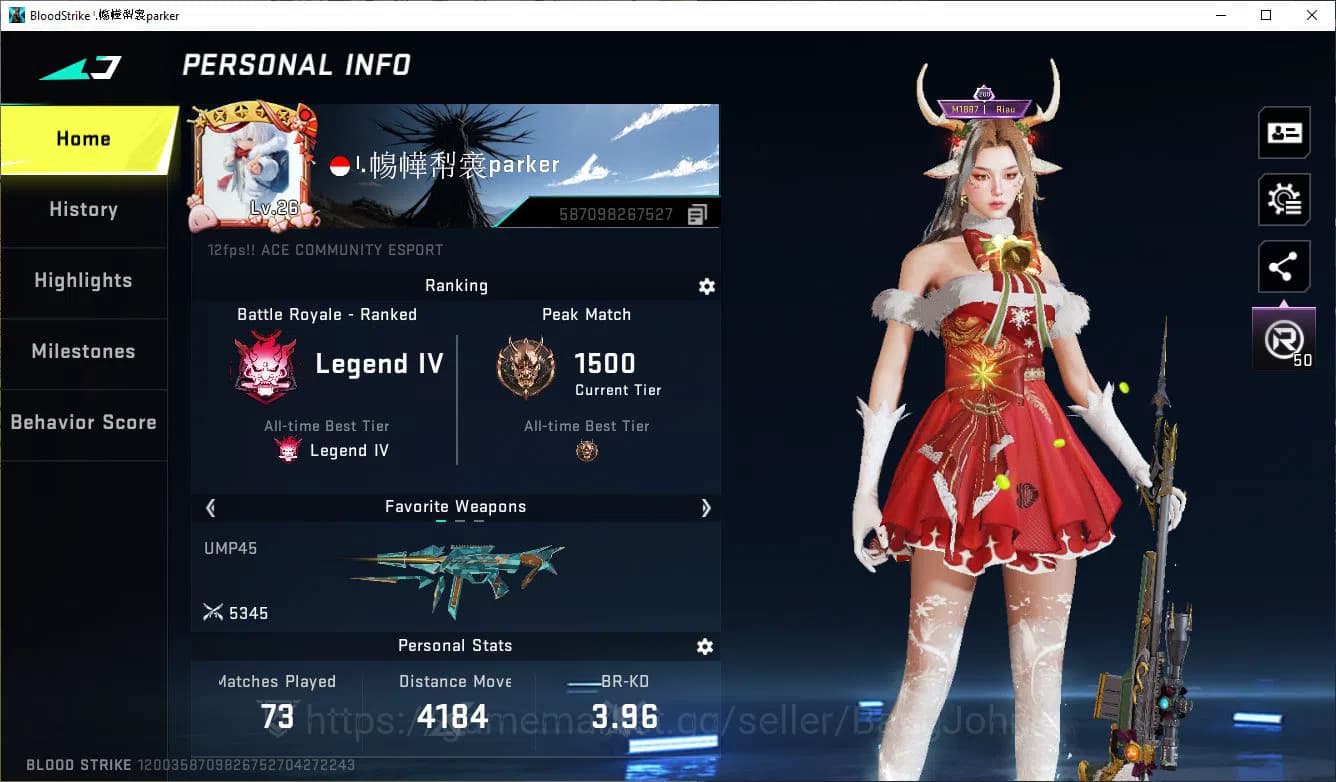
Task: Click the Lv.26 player avatar portrait
Action: click(252, 163)
